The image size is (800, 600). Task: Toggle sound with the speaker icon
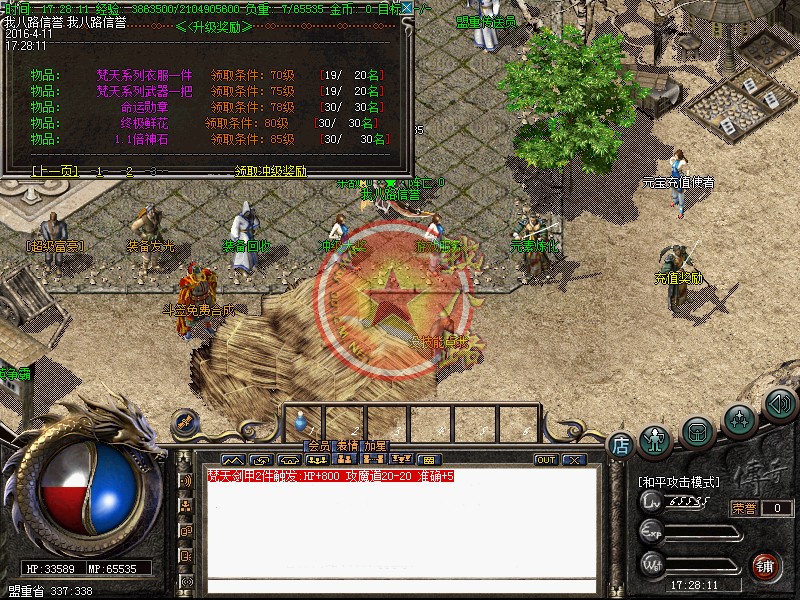pos(778,405)
